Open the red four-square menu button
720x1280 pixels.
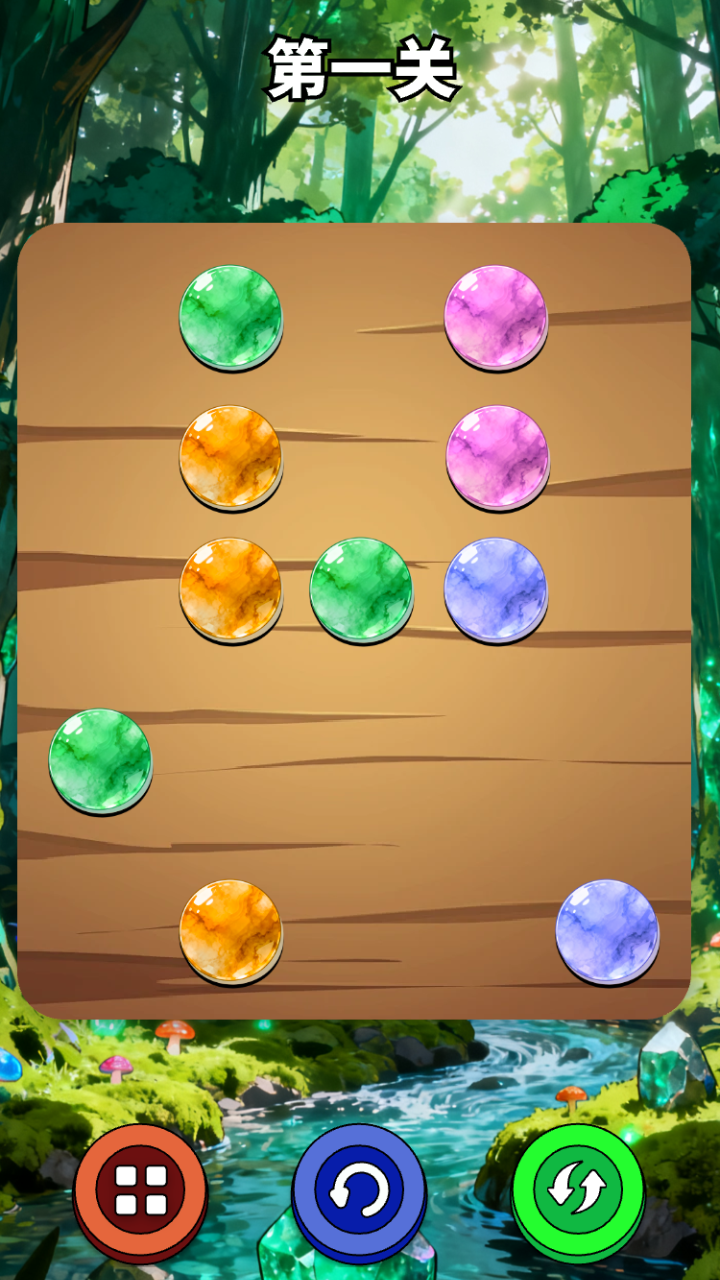tap(140, 1190)
